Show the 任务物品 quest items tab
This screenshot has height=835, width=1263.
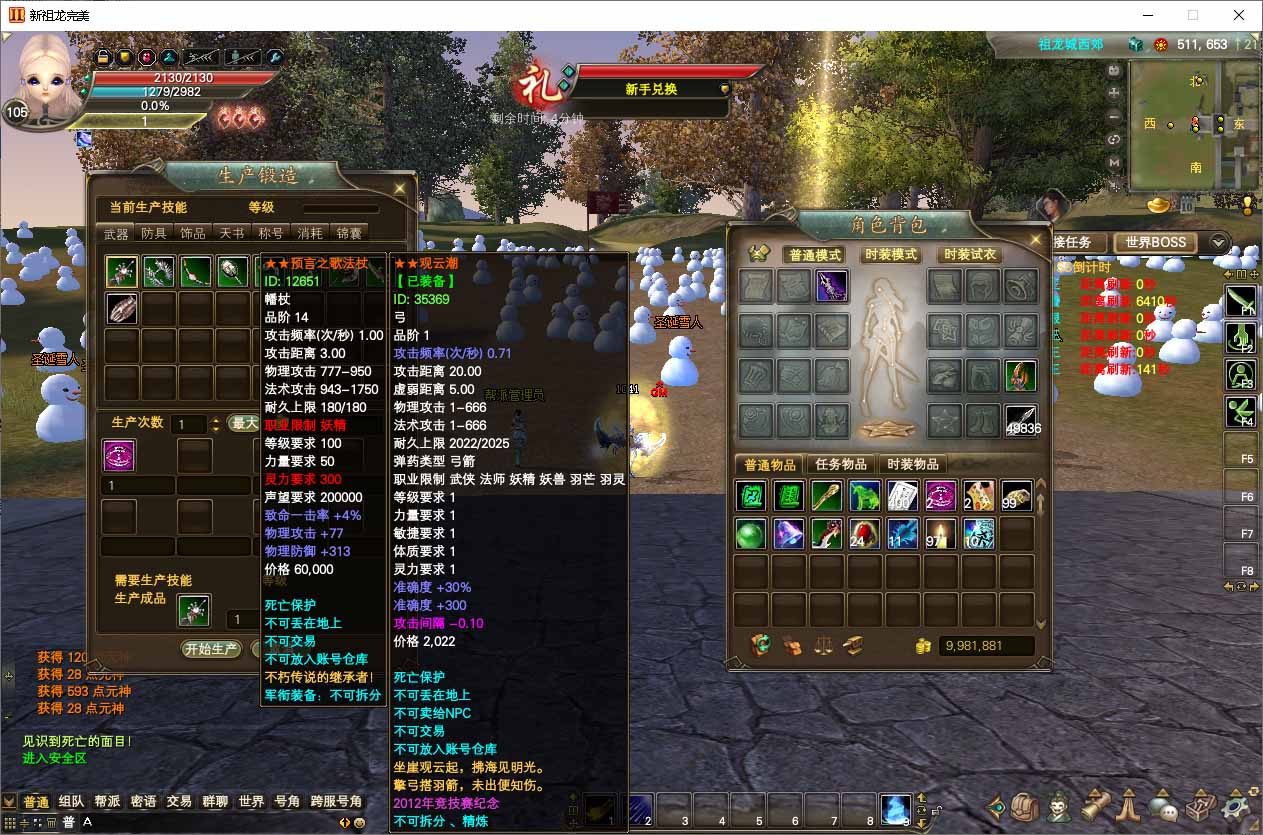point(840,464)
